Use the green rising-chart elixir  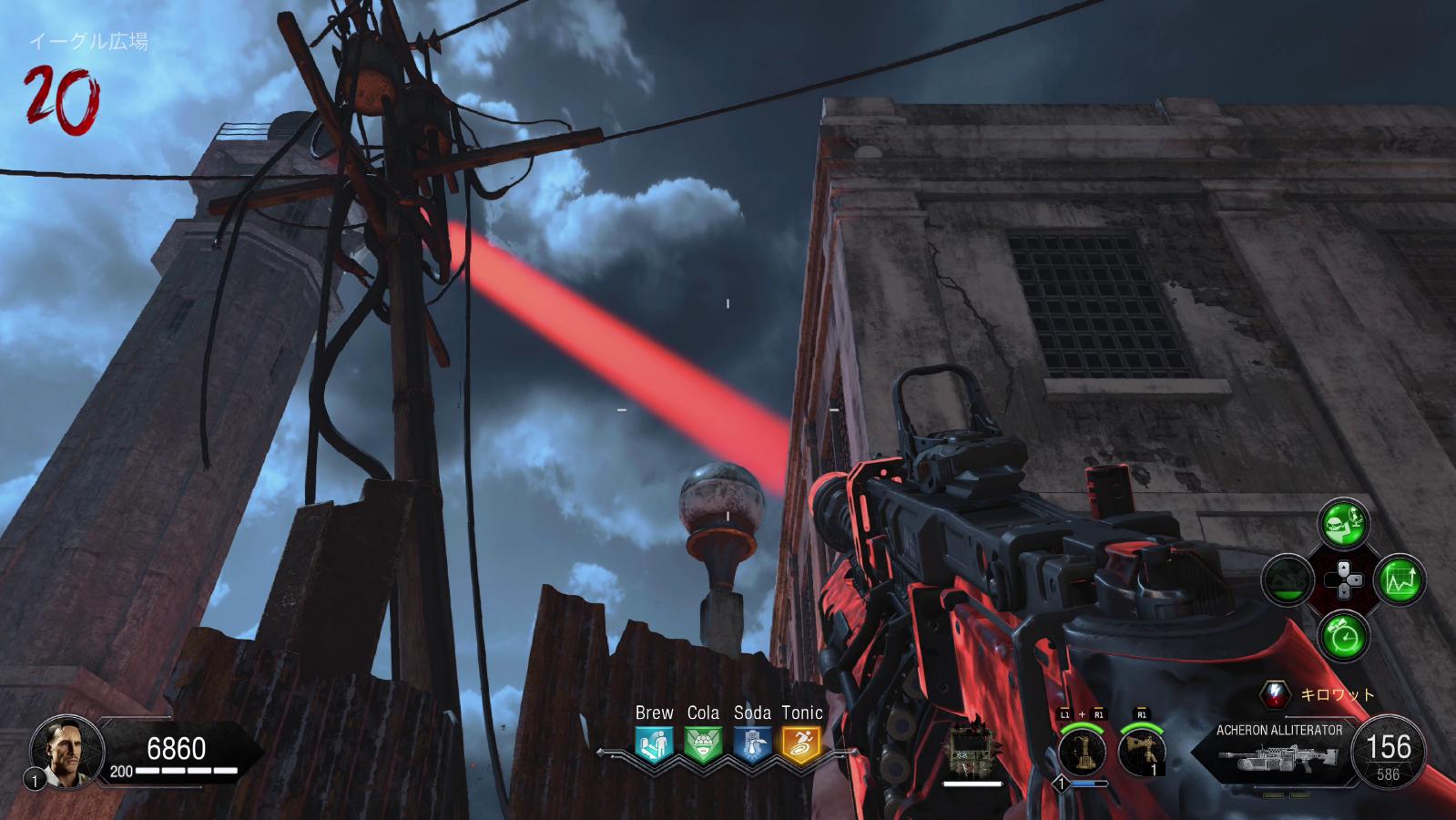[1400, 579]
